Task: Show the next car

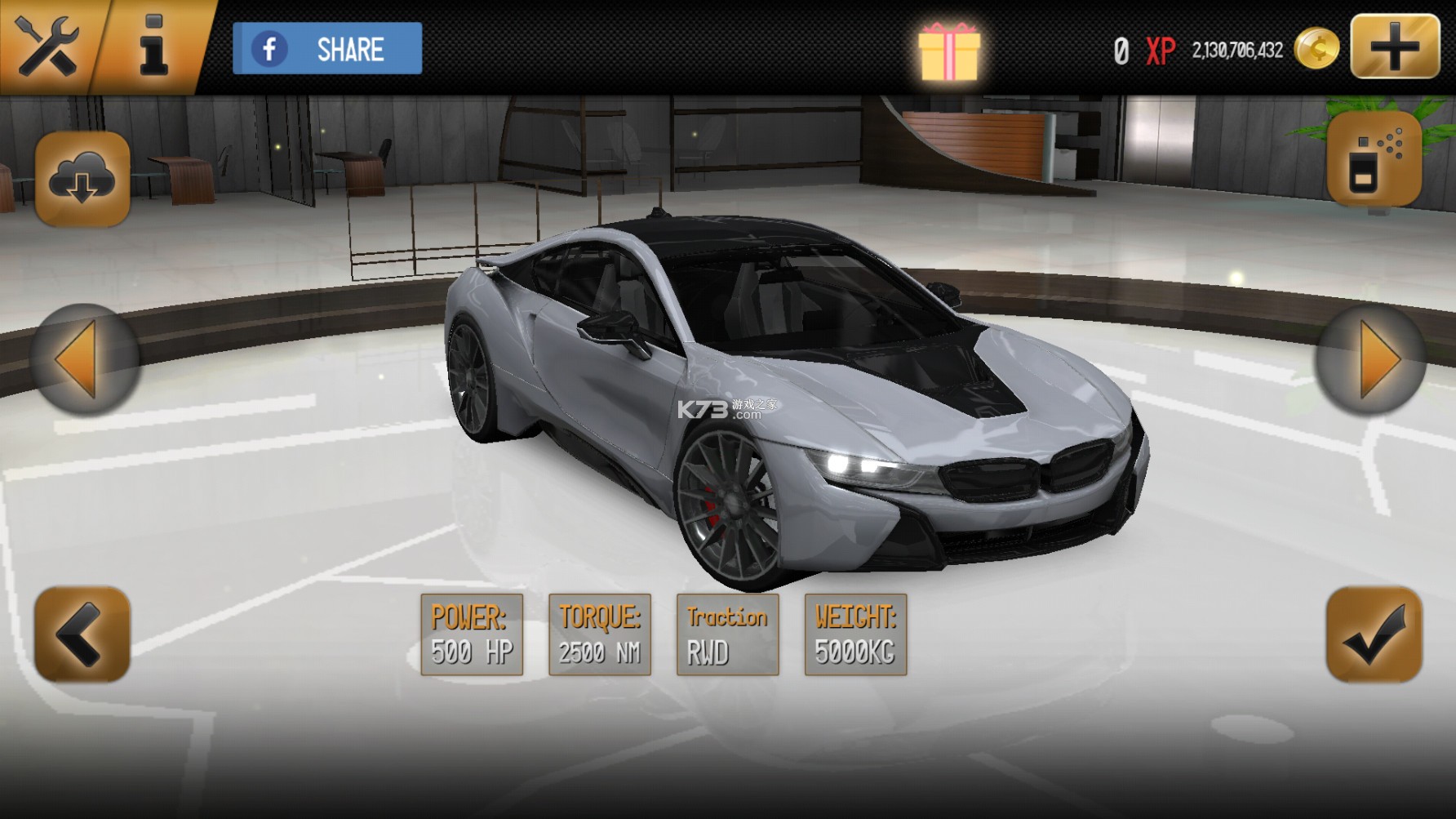Action: coord(1371,359)
